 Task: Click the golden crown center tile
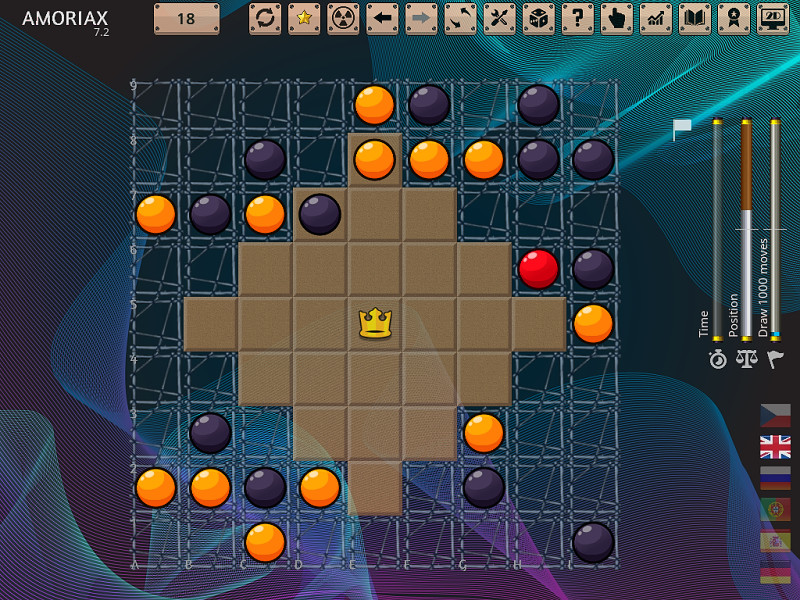pos(375,323)
